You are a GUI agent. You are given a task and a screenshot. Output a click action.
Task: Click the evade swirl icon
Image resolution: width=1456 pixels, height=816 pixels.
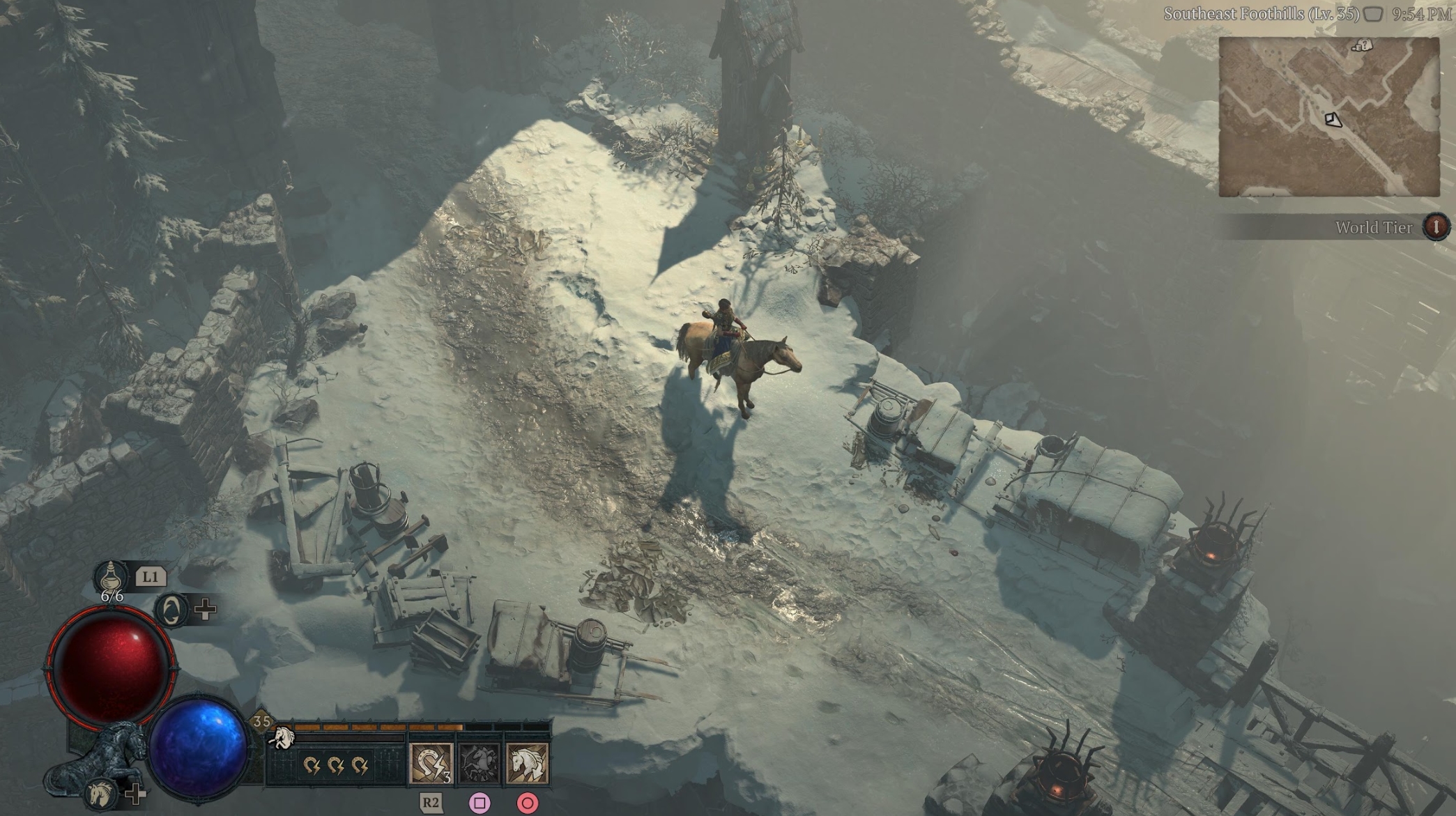(171, 610)
